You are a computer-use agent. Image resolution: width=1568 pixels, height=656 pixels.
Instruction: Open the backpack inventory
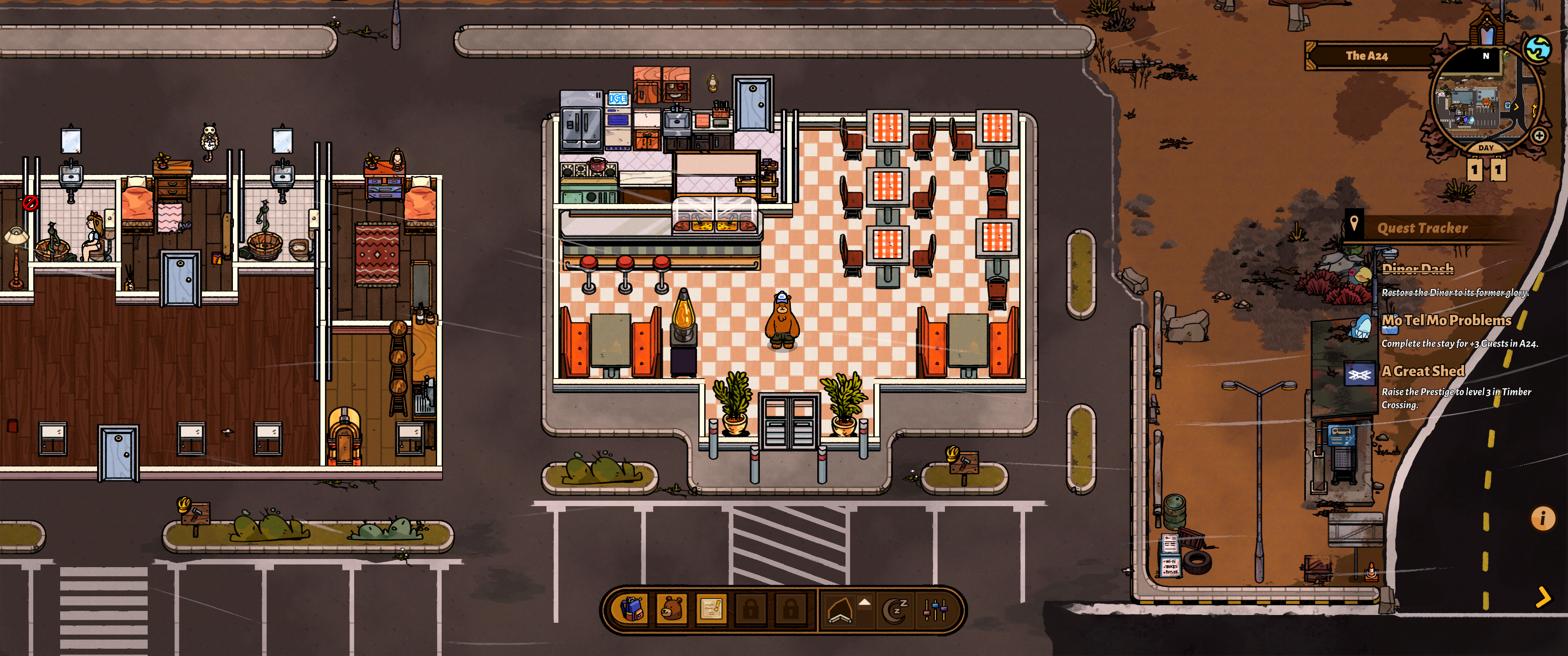coord(632,609)
